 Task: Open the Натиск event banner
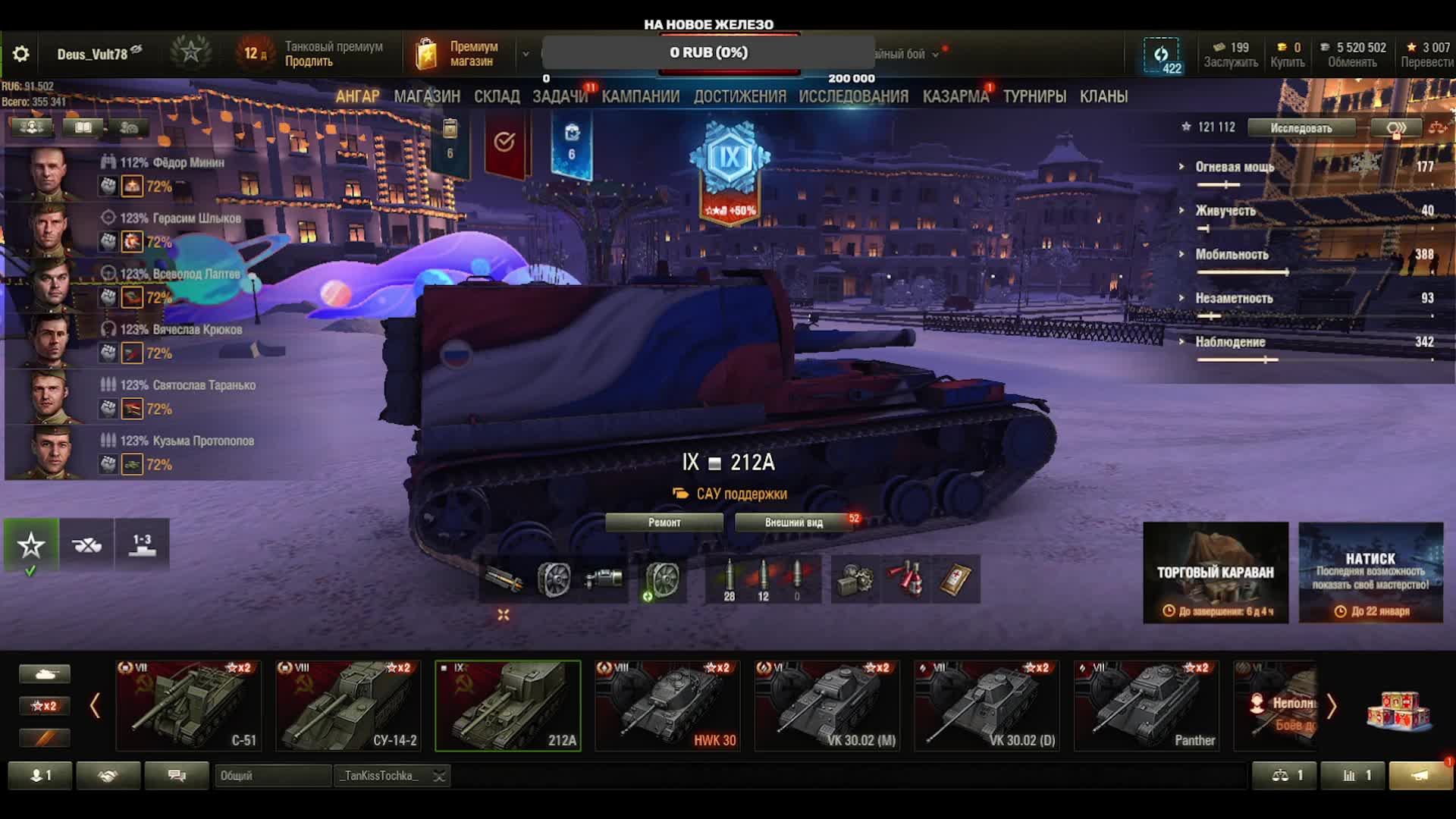pos(1370,573)
